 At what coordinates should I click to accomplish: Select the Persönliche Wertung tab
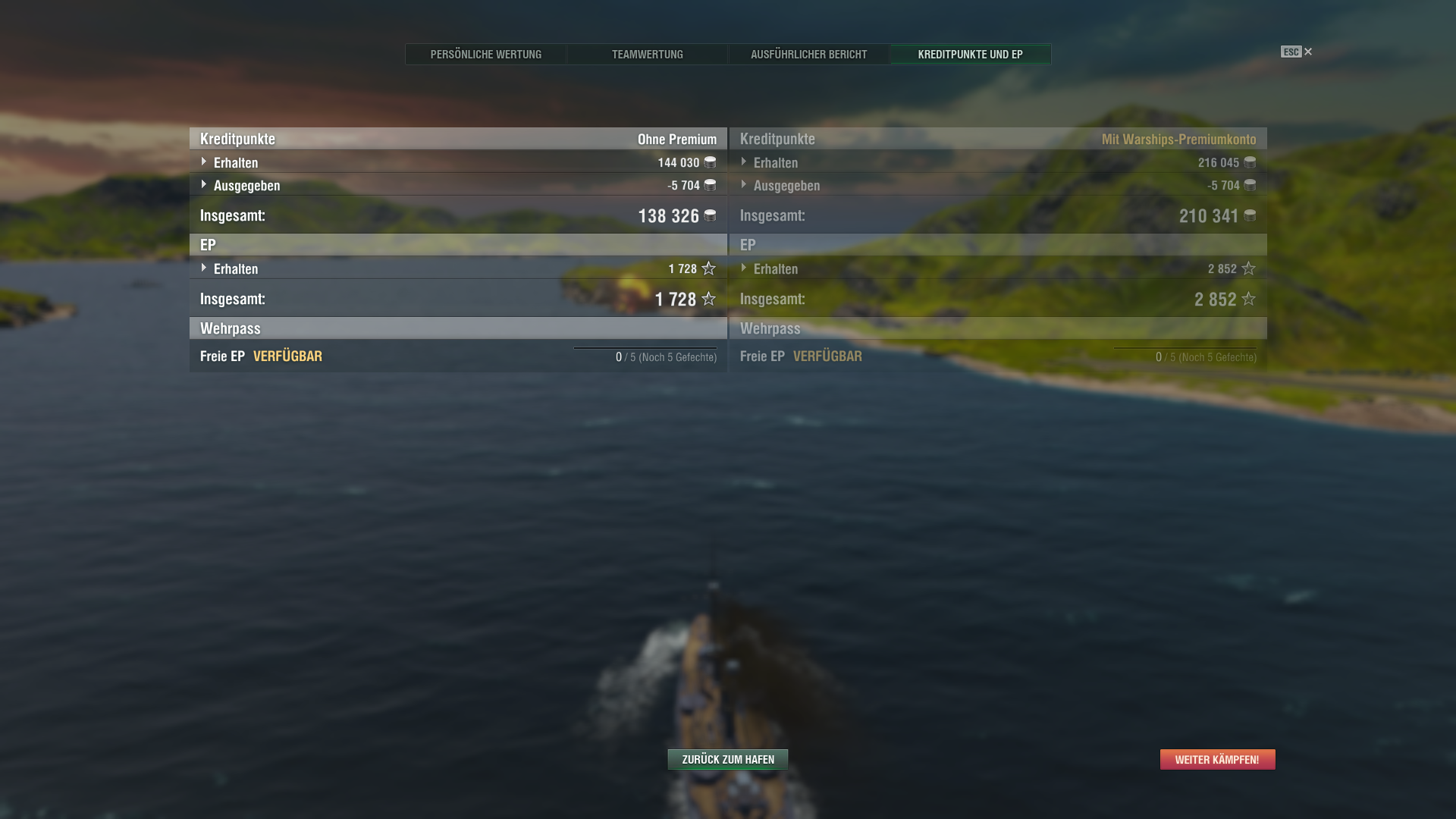tap(486, 54)
